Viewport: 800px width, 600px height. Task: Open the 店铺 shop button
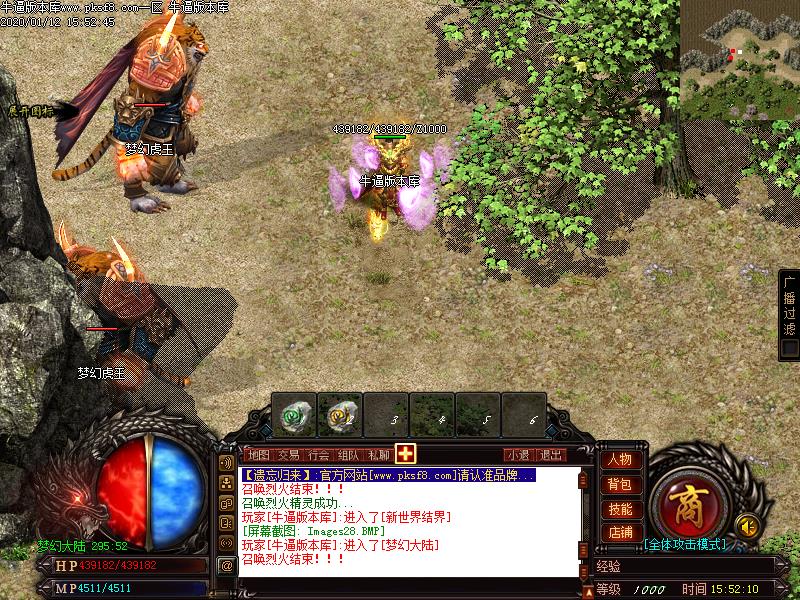point(620,533)
